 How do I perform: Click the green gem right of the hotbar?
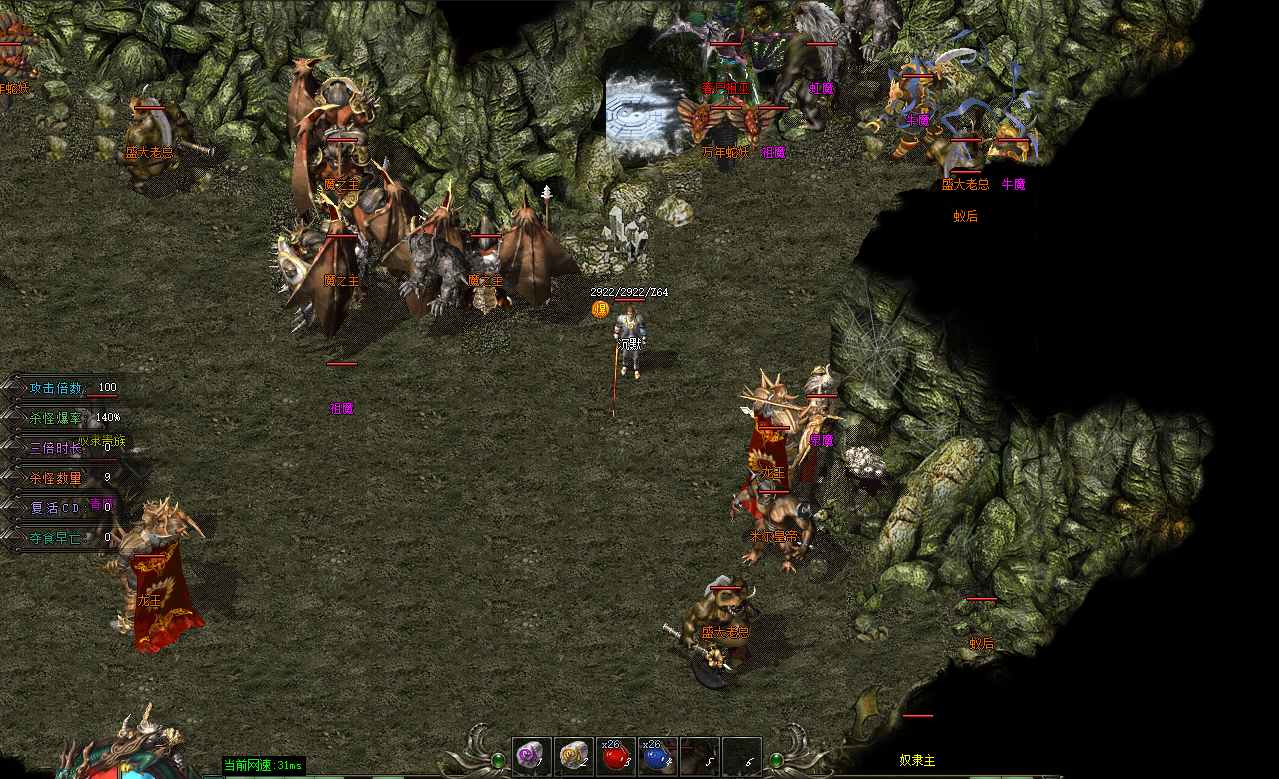pyautogui.click(x=776, y=760)
